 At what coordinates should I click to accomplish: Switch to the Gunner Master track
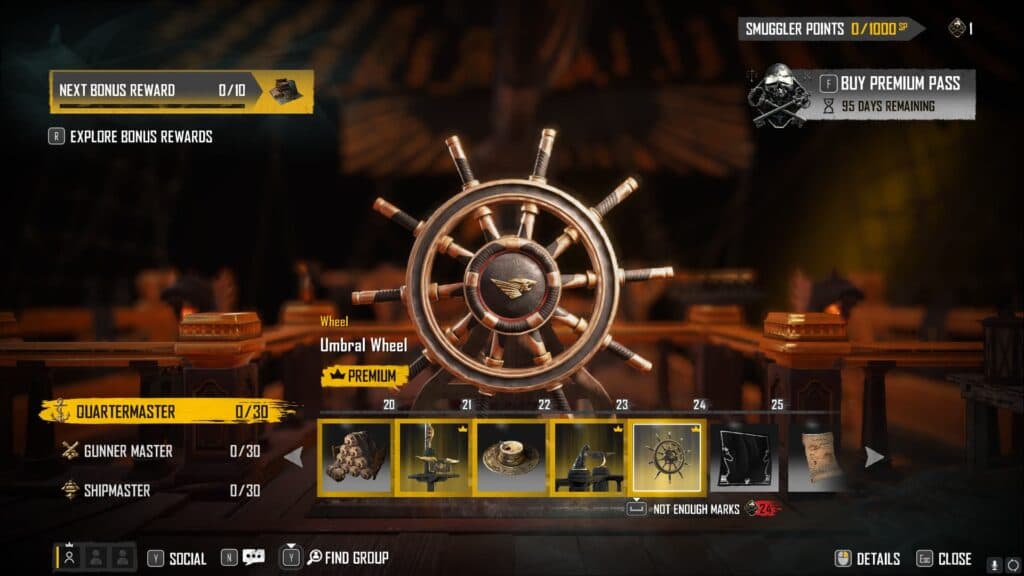[x=160, y=451]
